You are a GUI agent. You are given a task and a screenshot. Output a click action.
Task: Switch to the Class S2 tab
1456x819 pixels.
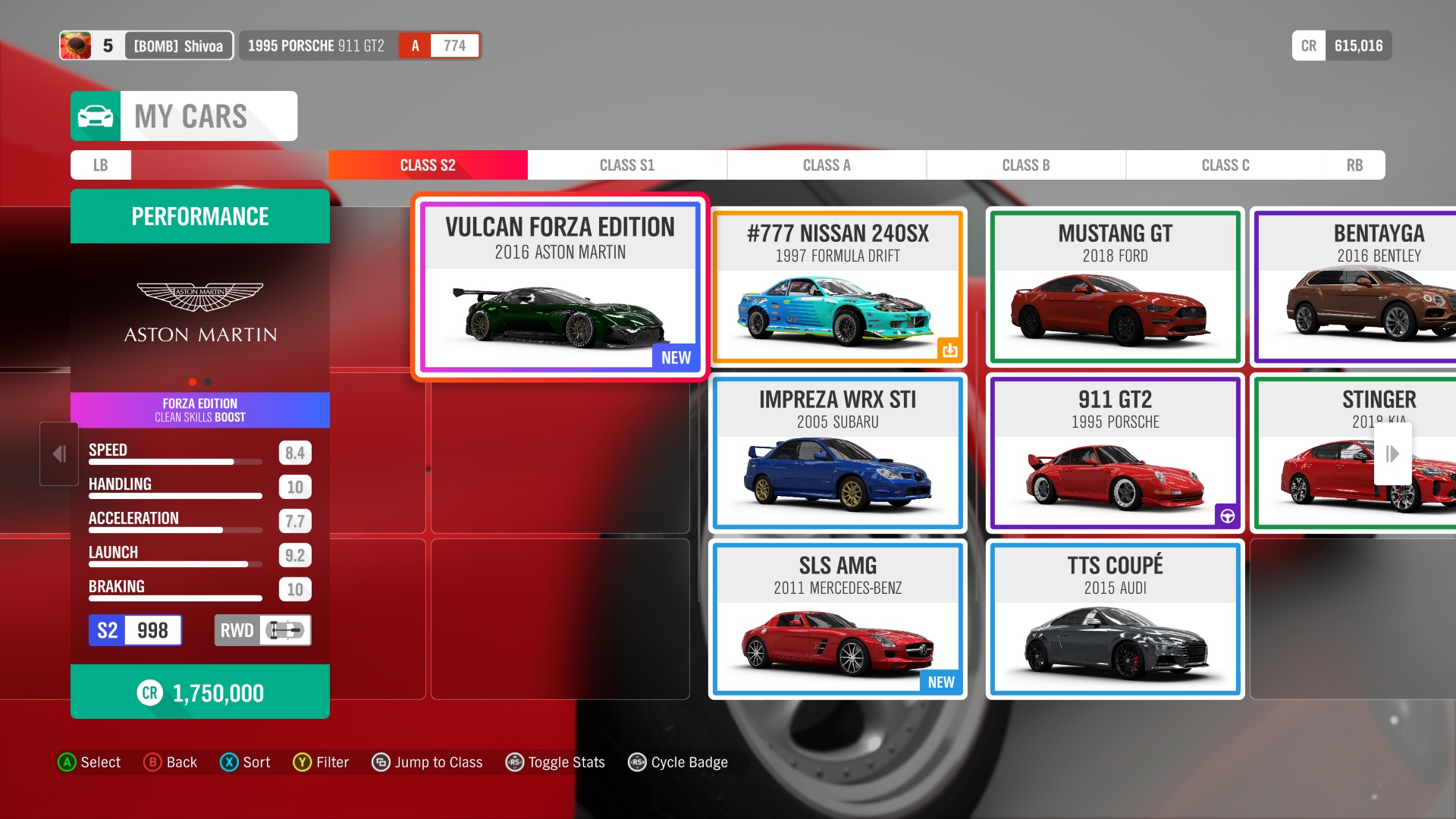point(428,165)
